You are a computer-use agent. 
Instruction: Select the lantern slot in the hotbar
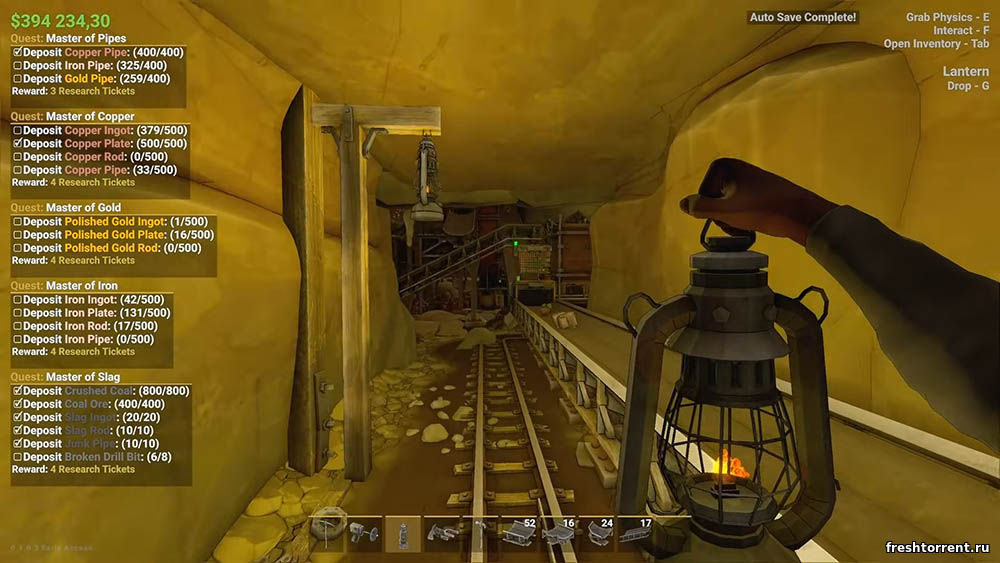click(x=403, y=534)
